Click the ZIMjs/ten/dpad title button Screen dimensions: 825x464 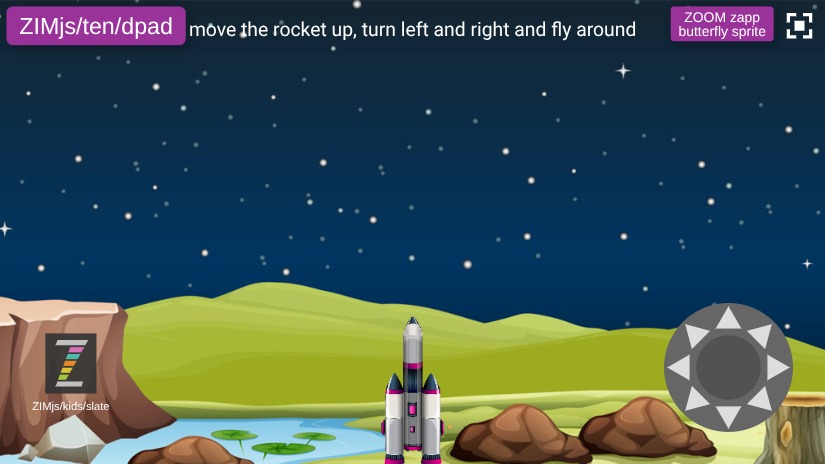click(x=96, y=27)
